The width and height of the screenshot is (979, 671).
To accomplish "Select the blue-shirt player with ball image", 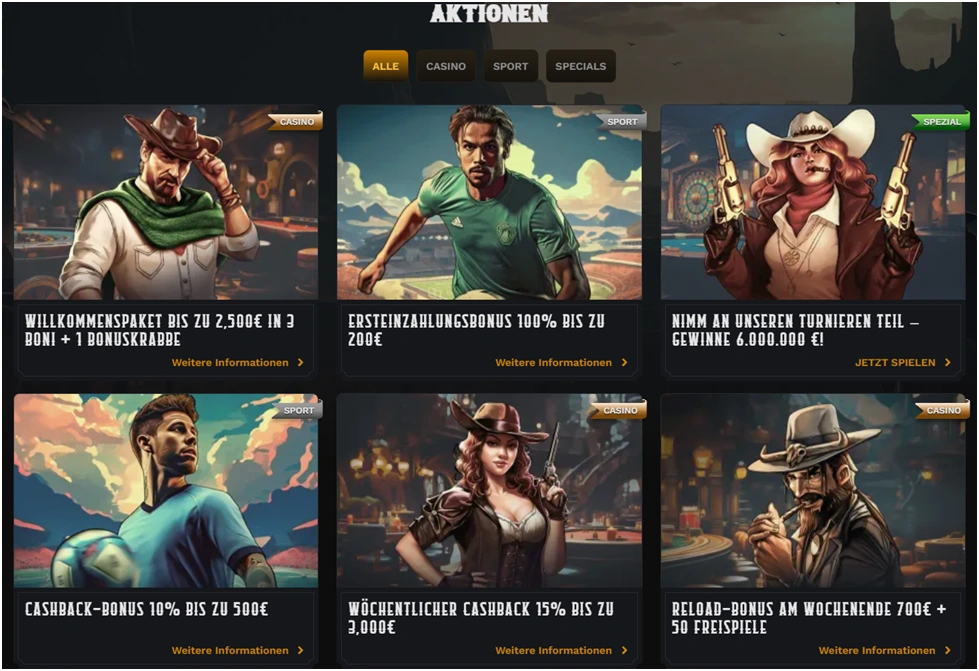I will click(166, 490).
